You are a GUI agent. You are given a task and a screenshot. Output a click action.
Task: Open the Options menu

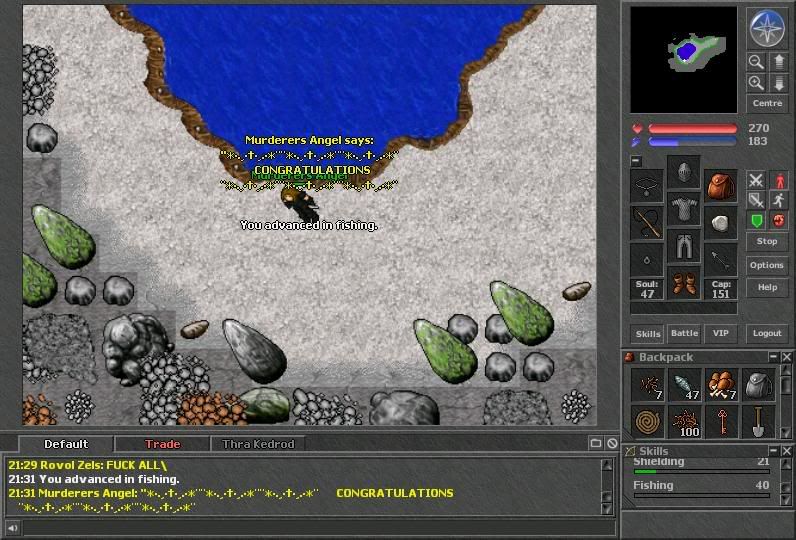point(767,265)
